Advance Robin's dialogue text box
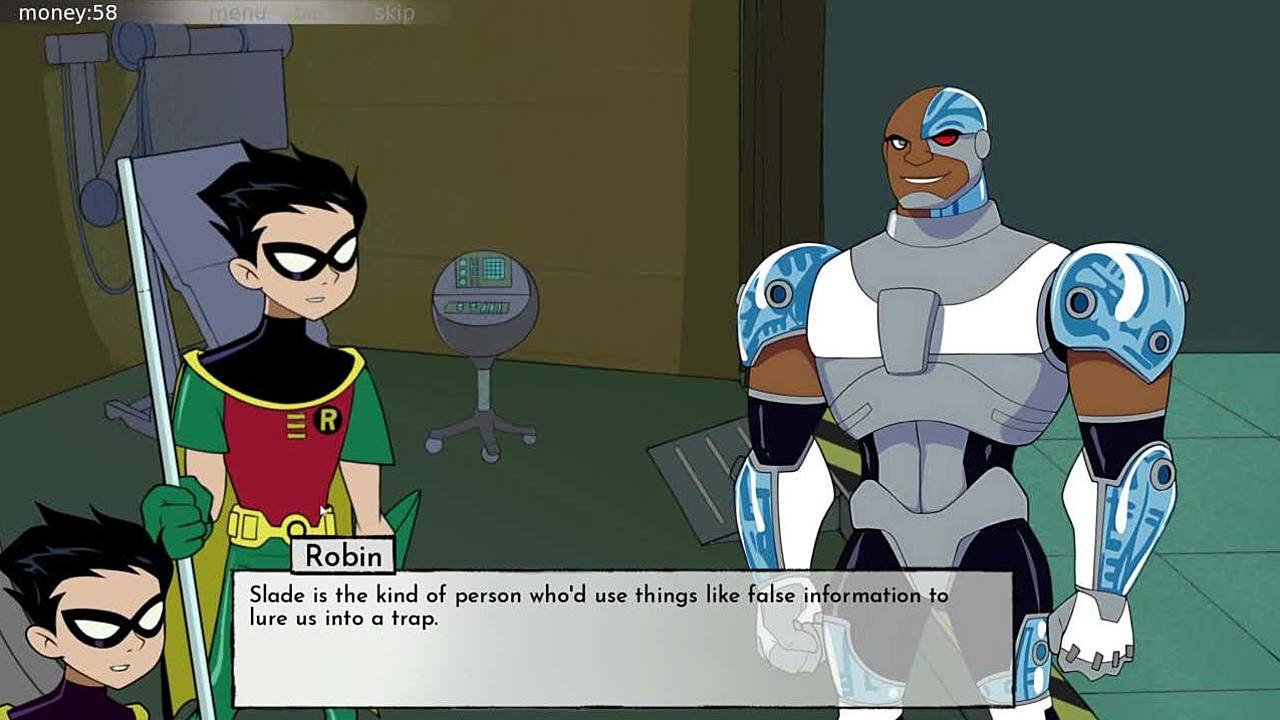Viewport: 1280px width, 720px height. (x=622, y=638)
